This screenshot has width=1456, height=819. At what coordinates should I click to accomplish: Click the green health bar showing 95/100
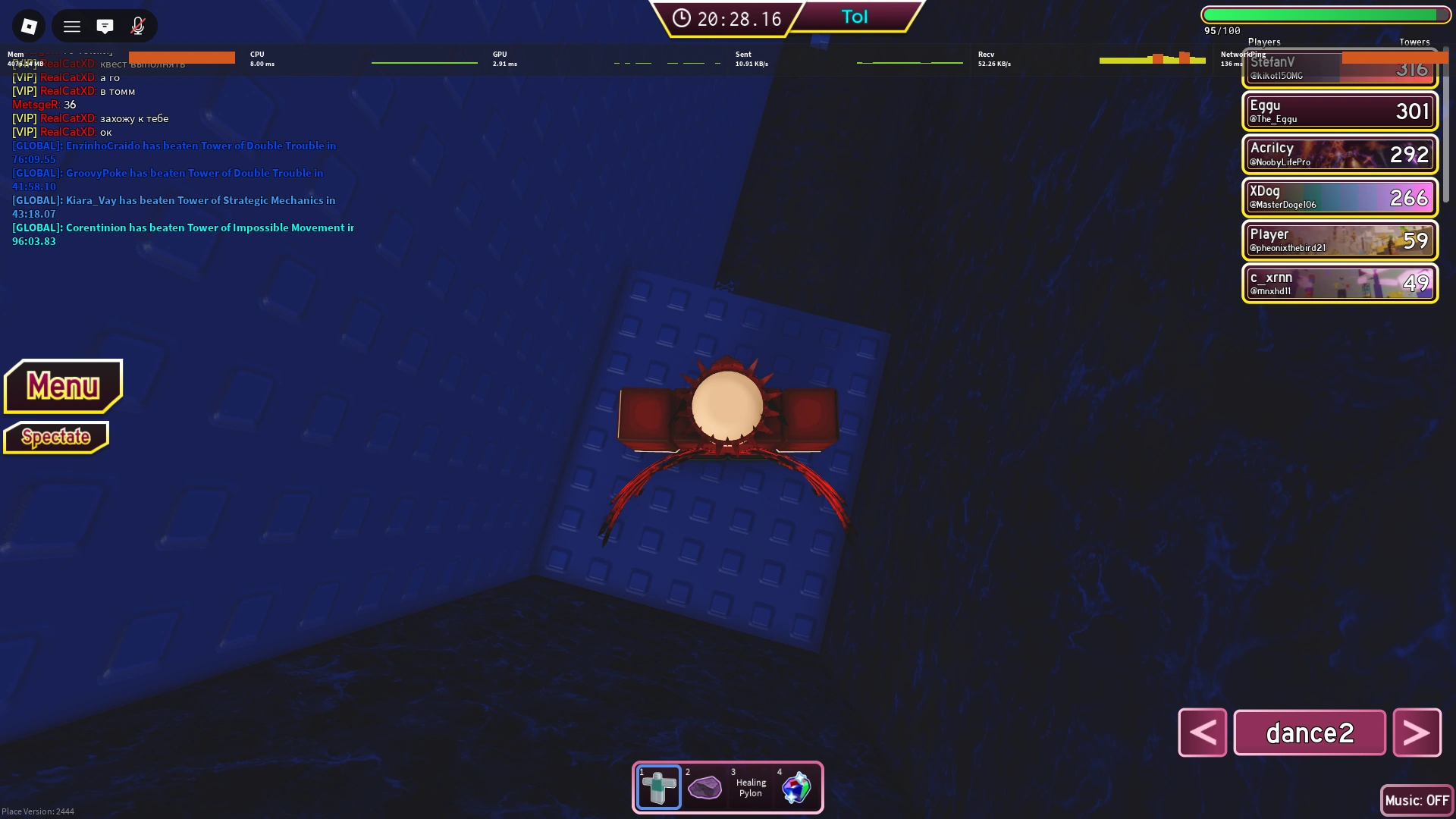click(1326, 14)
